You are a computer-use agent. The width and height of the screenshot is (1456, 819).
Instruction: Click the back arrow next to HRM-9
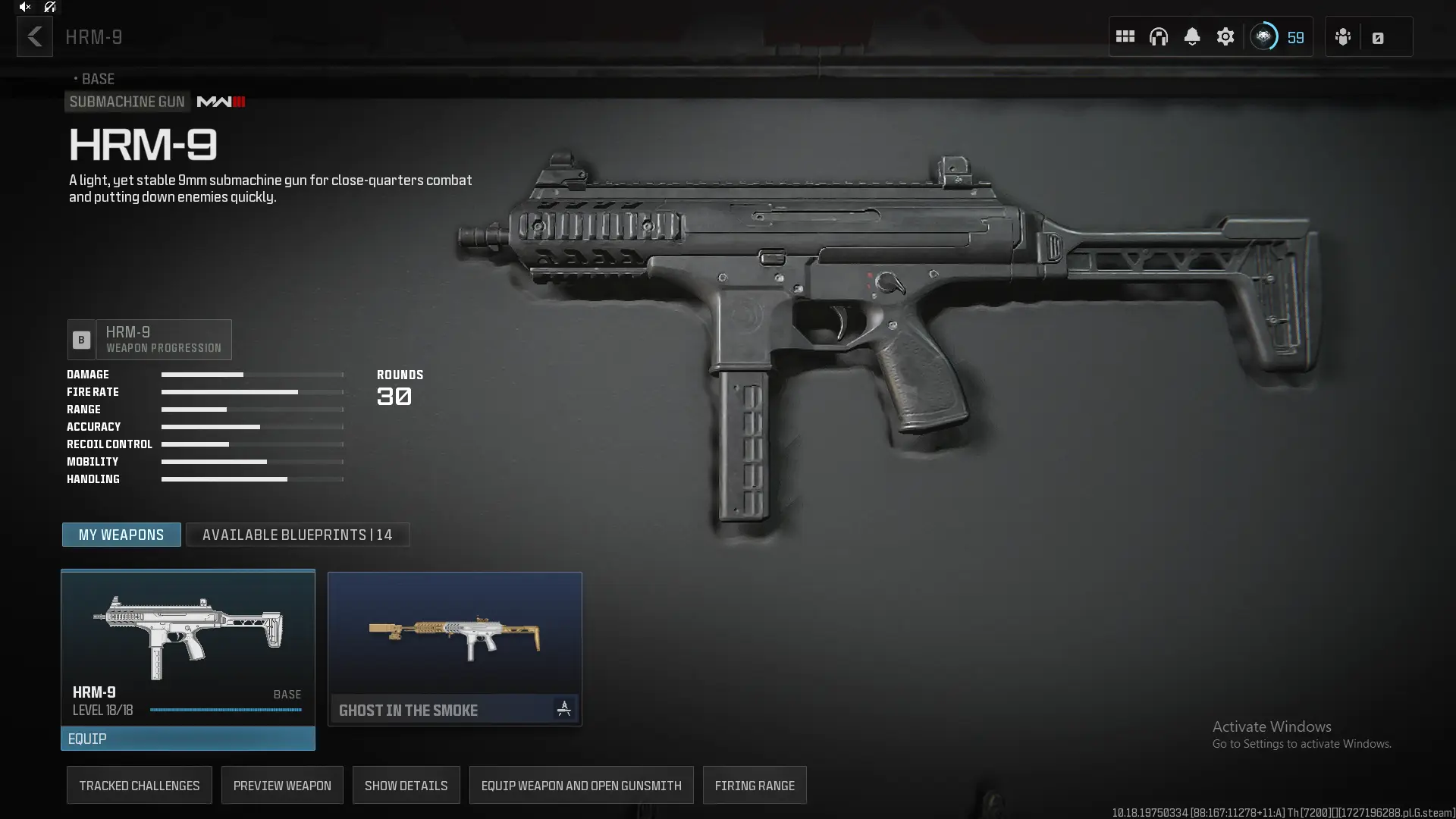(x=34, y=36)
